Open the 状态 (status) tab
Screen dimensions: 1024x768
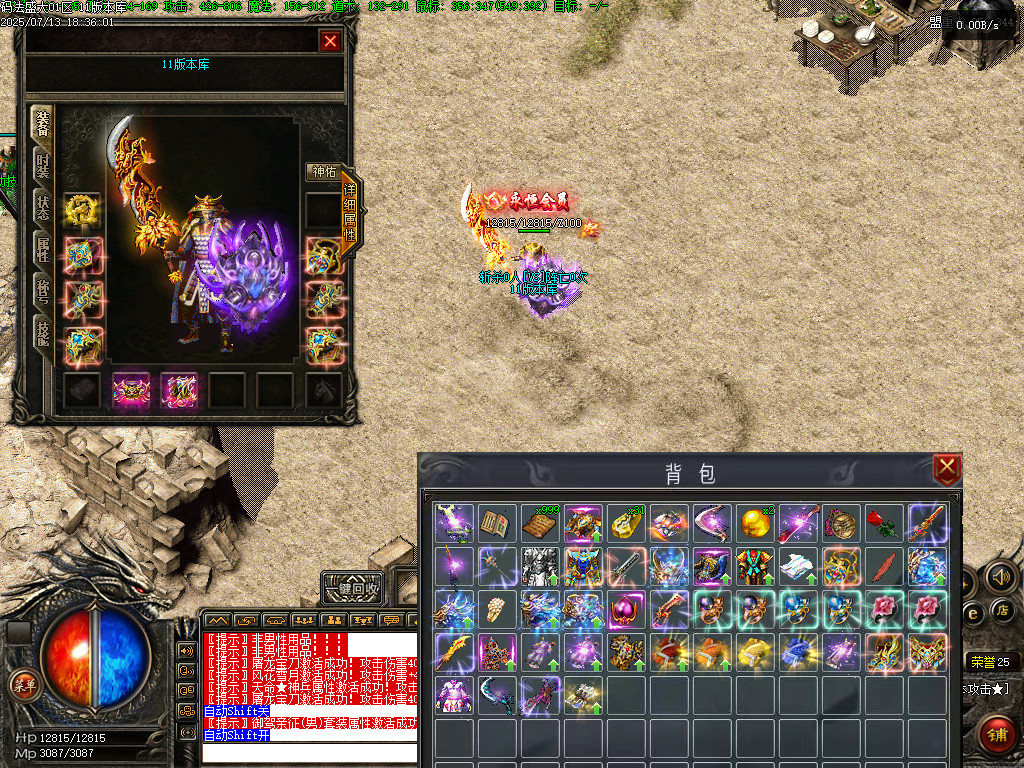(x=42, y=207)
